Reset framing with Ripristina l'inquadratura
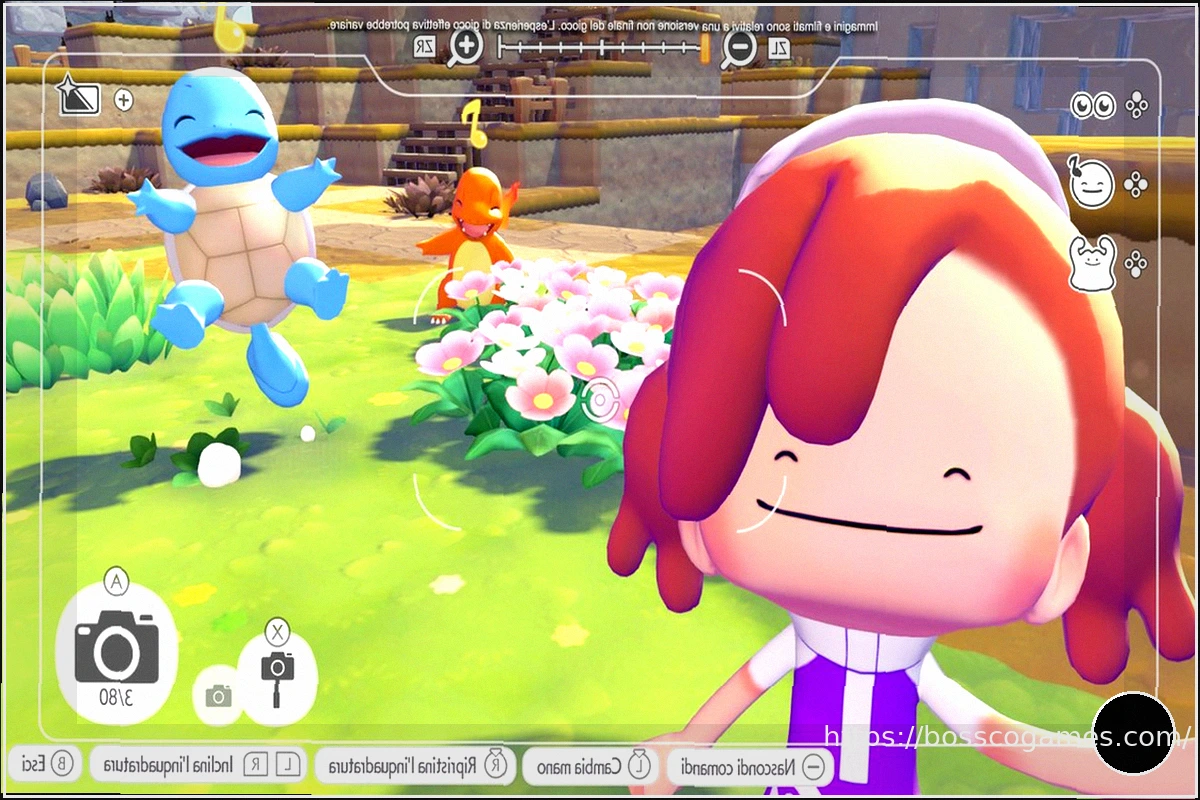 416,767
